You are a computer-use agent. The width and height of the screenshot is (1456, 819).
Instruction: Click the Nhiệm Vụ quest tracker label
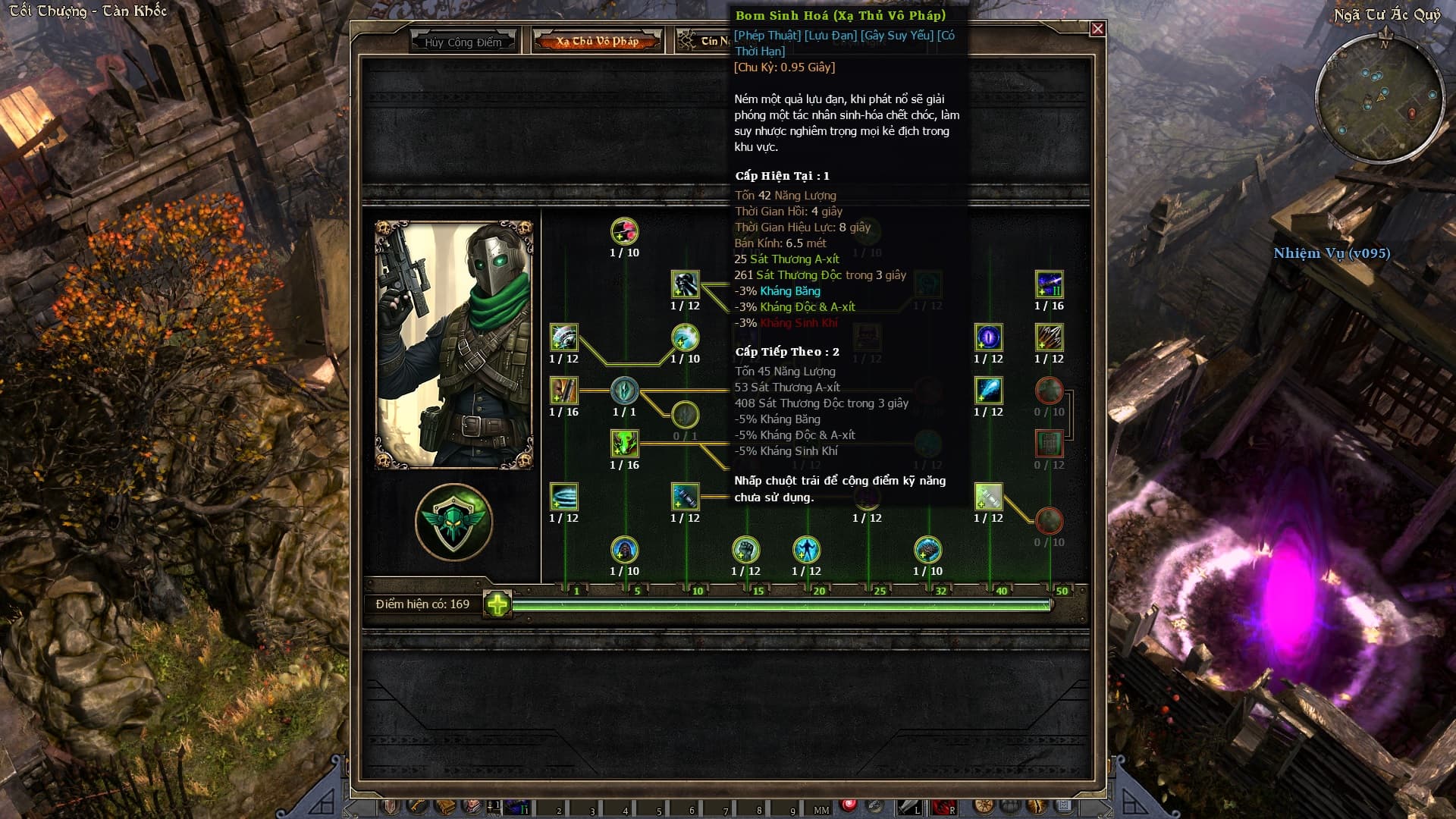click(1332, 253)
